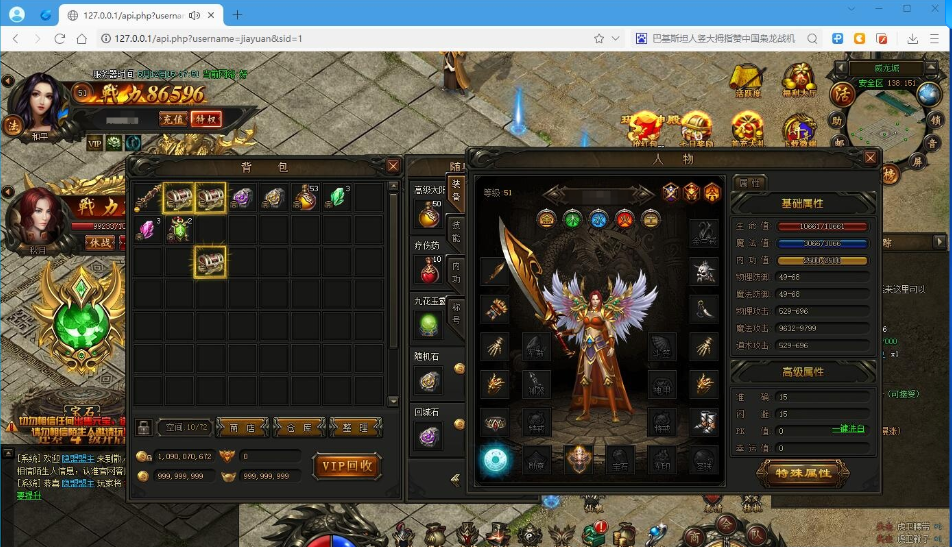Click the 一键洗白 link
Image resolution: width=952 pixels, height=547 pixels.
click(x=849, y=429)
